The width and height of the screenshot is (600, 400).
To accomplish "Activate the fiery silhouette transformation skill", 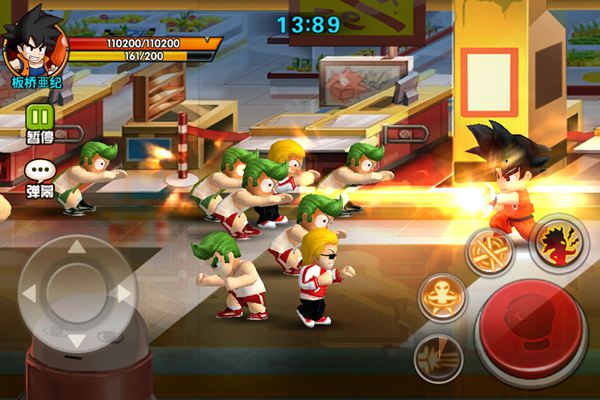I will coord(558,244).
